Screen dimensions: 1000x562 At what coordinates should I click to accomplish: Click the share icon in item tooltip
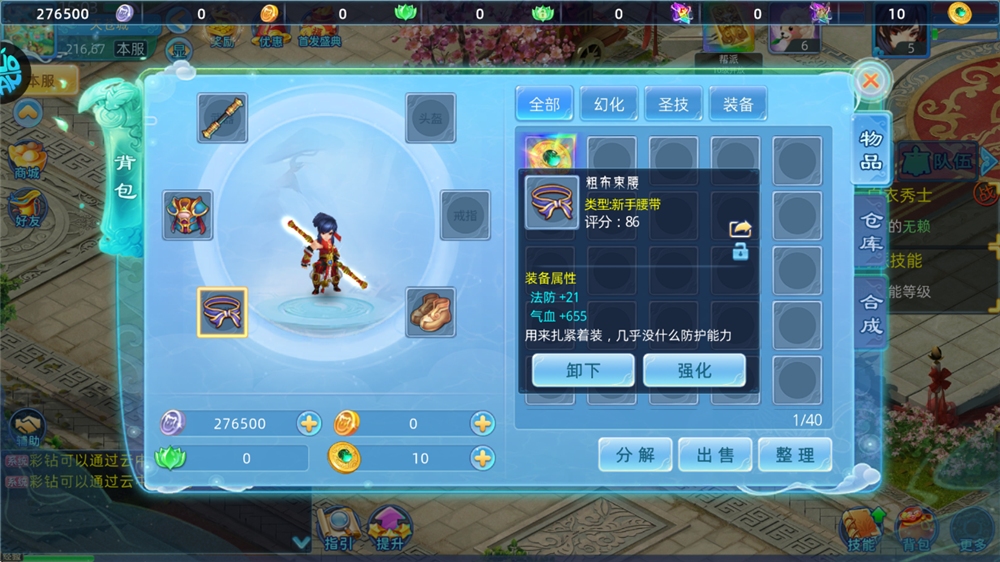[x=740, y=229]
